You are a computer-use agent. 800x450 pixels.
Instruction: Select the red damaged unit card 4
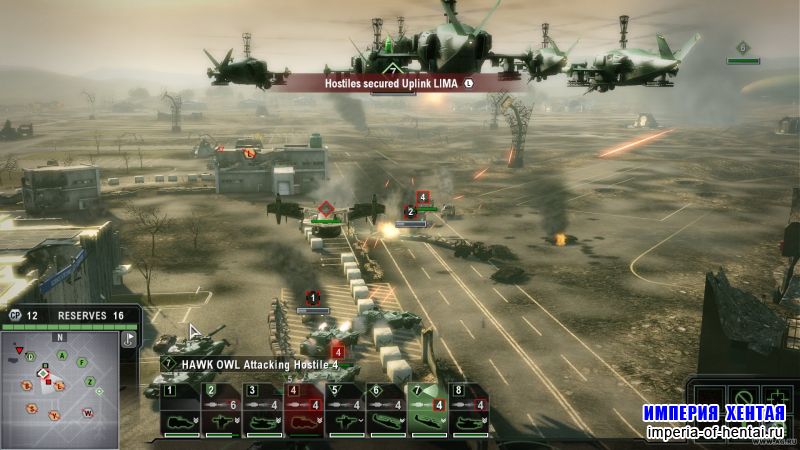tap(303, 410)
